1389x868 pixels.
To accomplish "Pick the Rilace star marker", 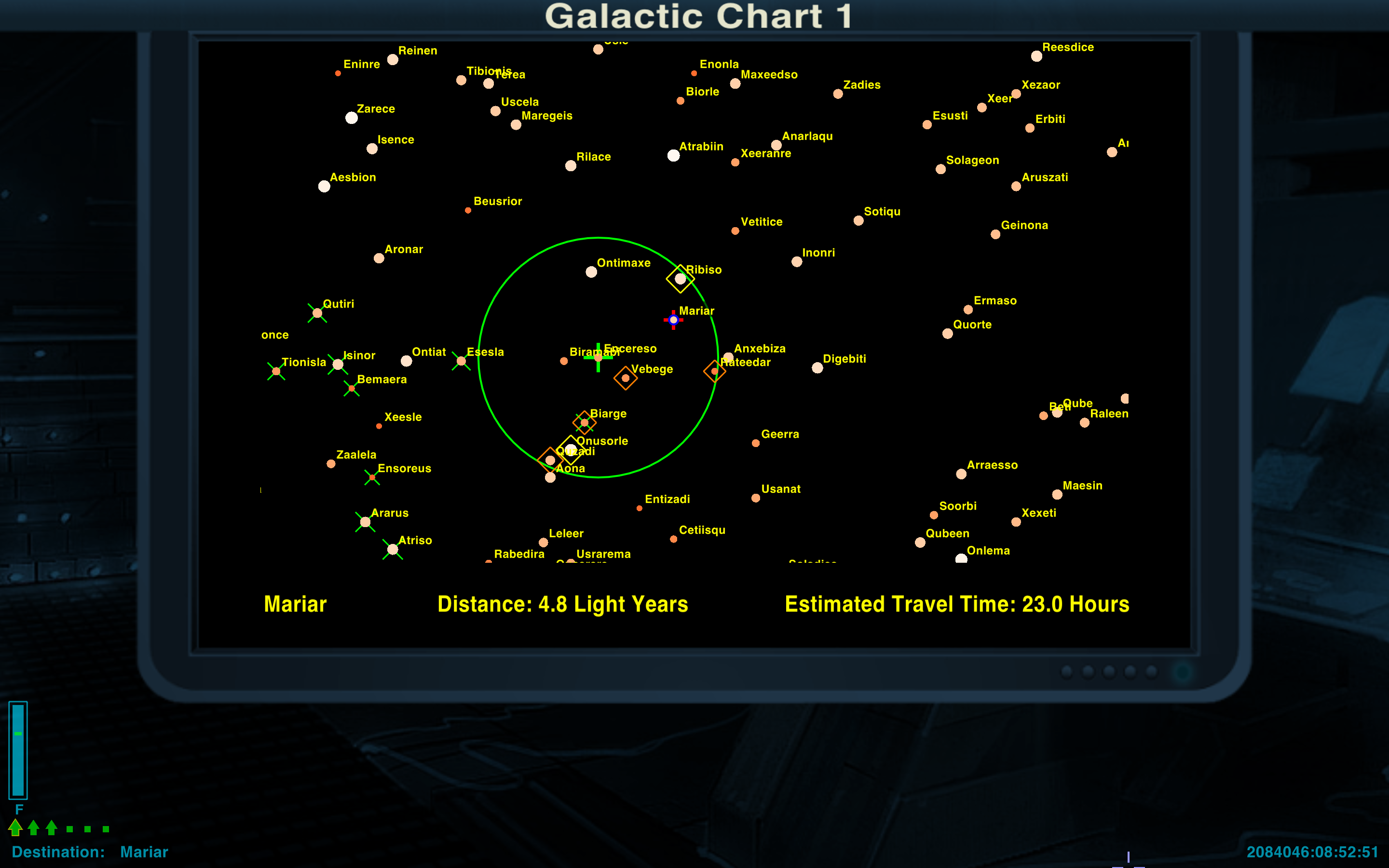I will (571, 166).
